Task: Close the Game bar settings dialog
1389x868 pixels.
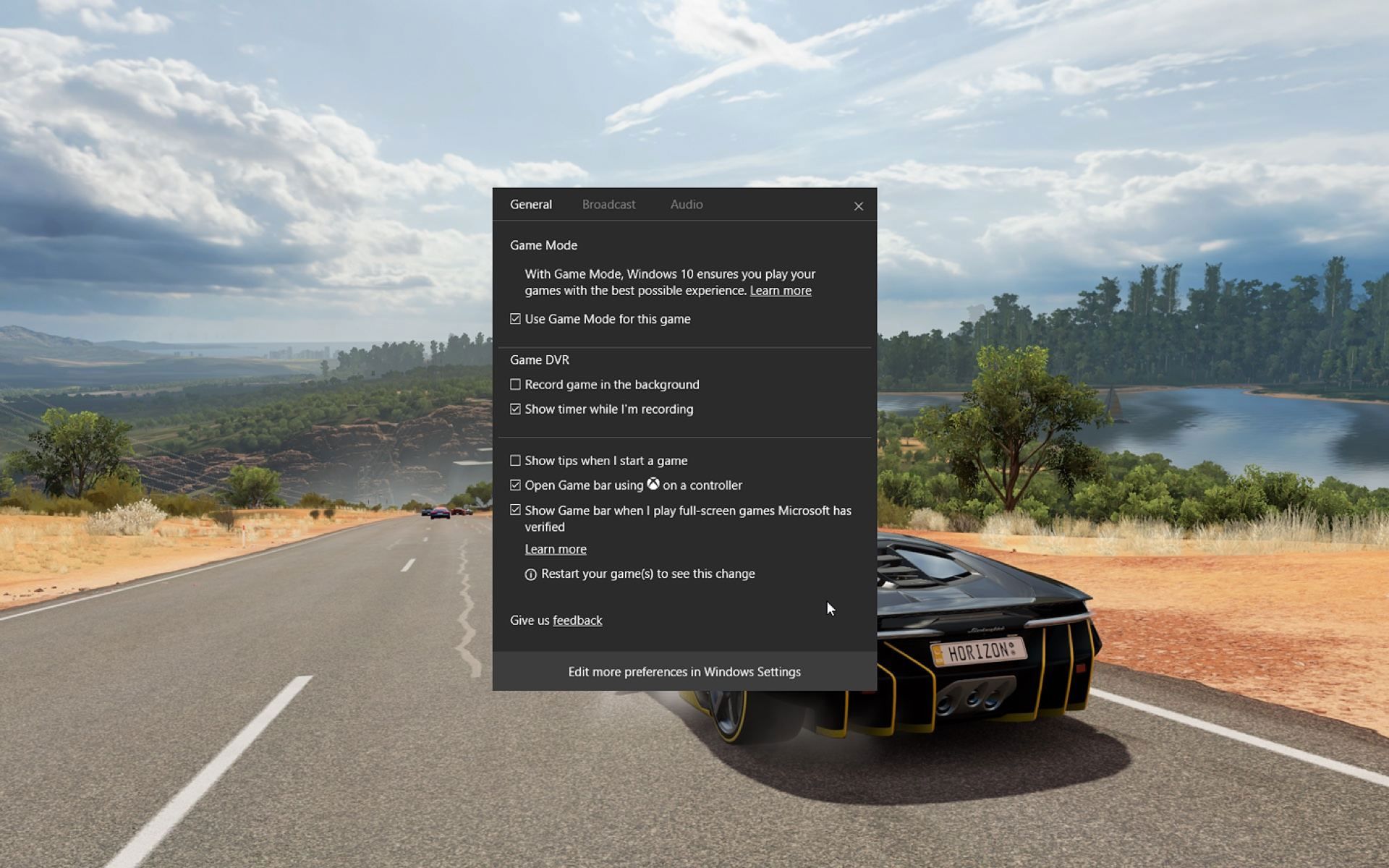Action: coord(858,206)
